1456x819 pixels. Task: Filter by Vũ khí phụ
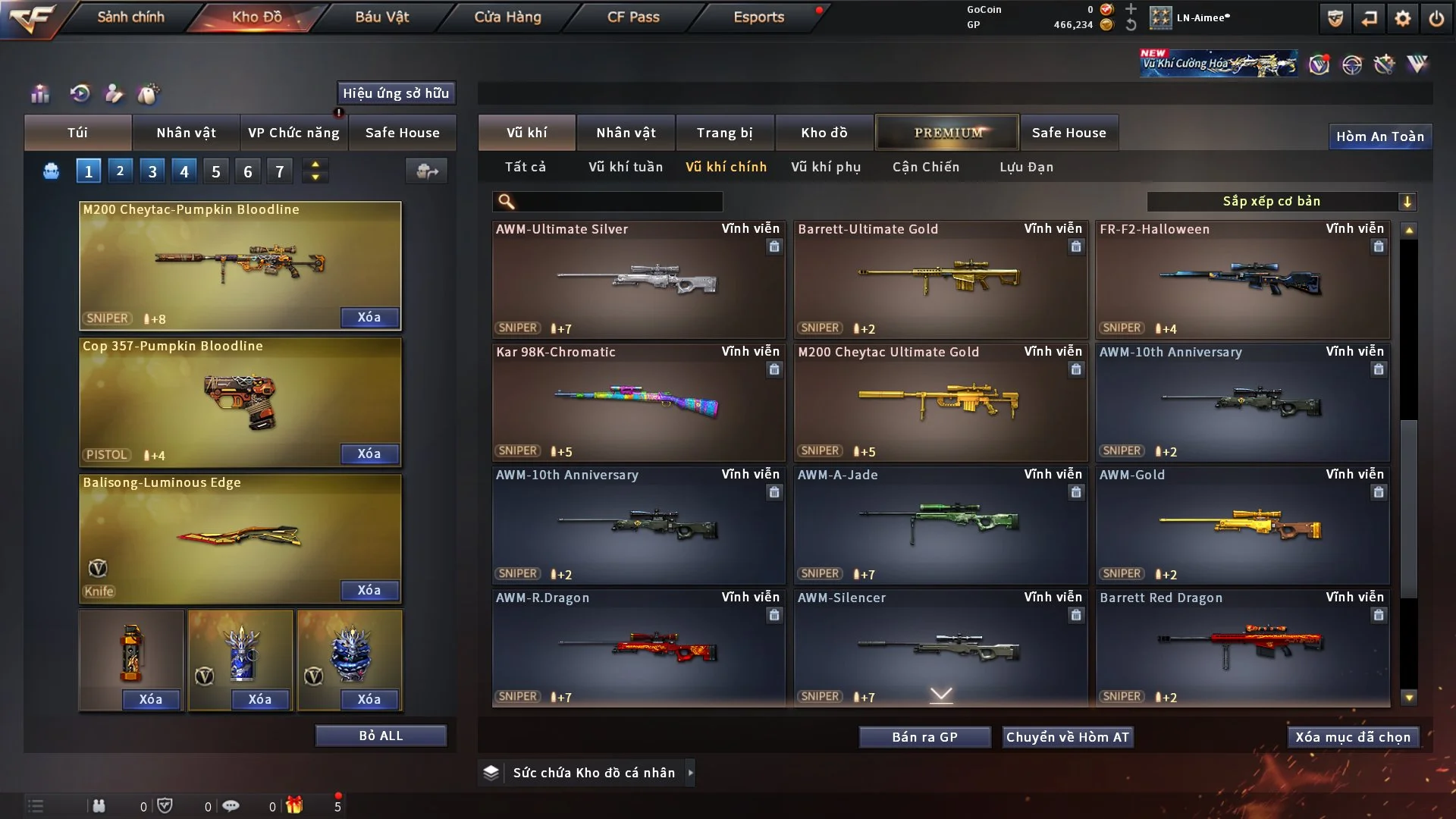tap(825, 167)
